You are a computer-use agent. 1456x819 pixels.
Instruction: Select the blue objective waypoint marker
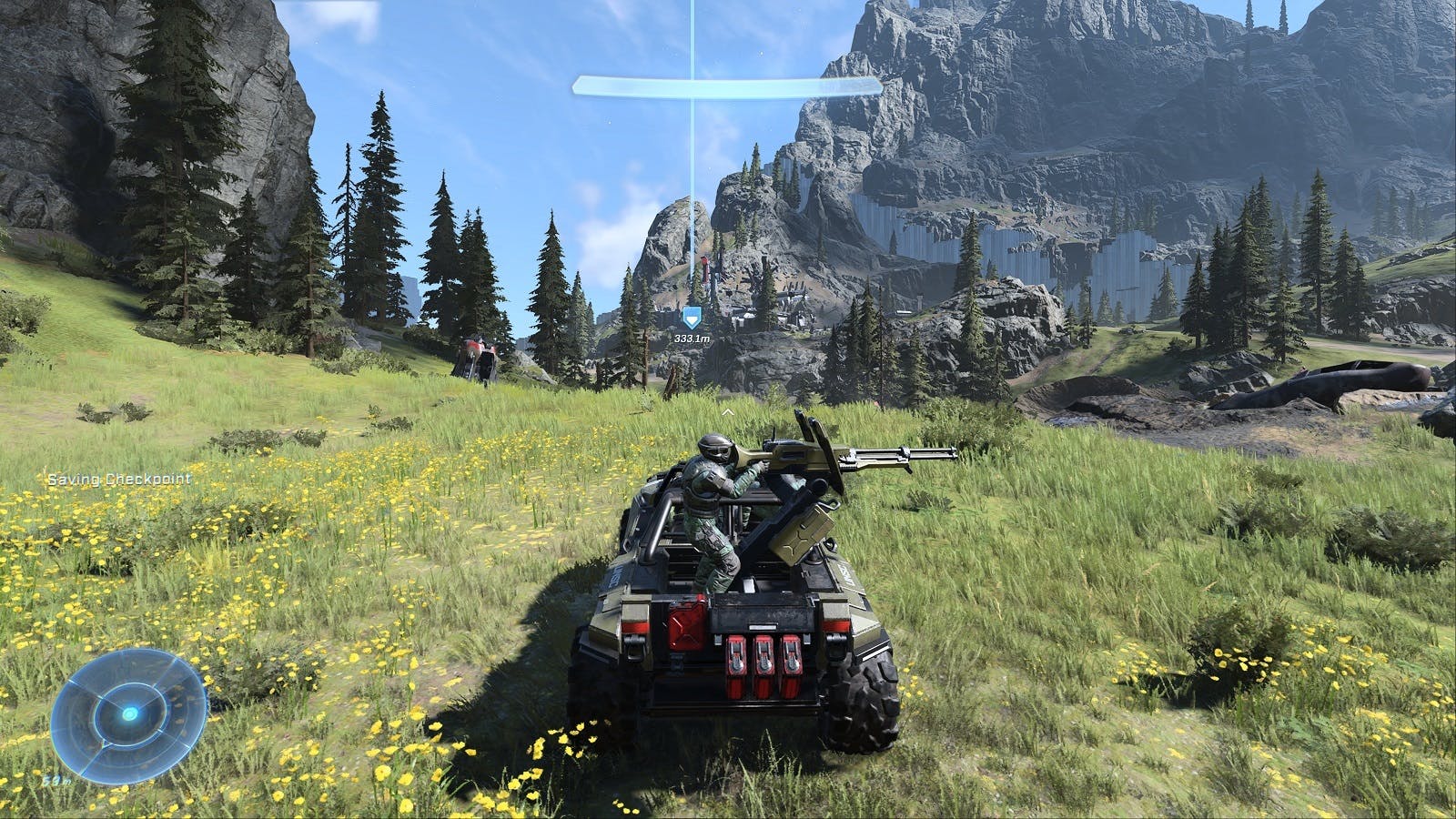pos(691,318)
